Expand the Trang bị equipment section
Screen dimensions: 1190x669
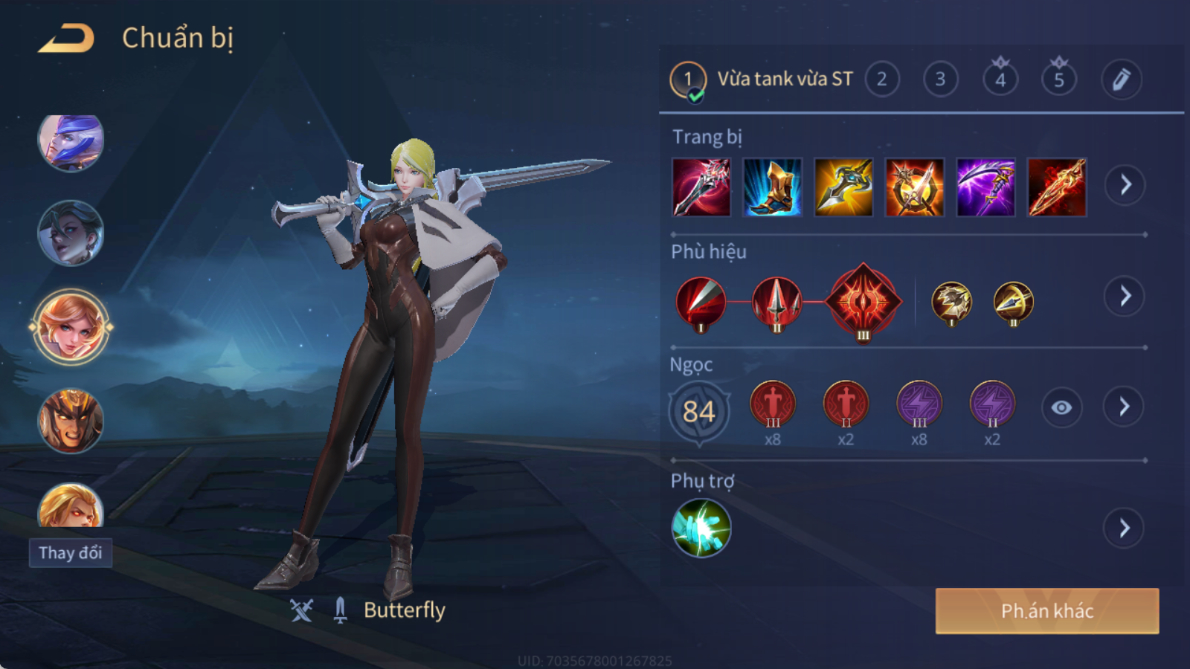[1125, 185]
